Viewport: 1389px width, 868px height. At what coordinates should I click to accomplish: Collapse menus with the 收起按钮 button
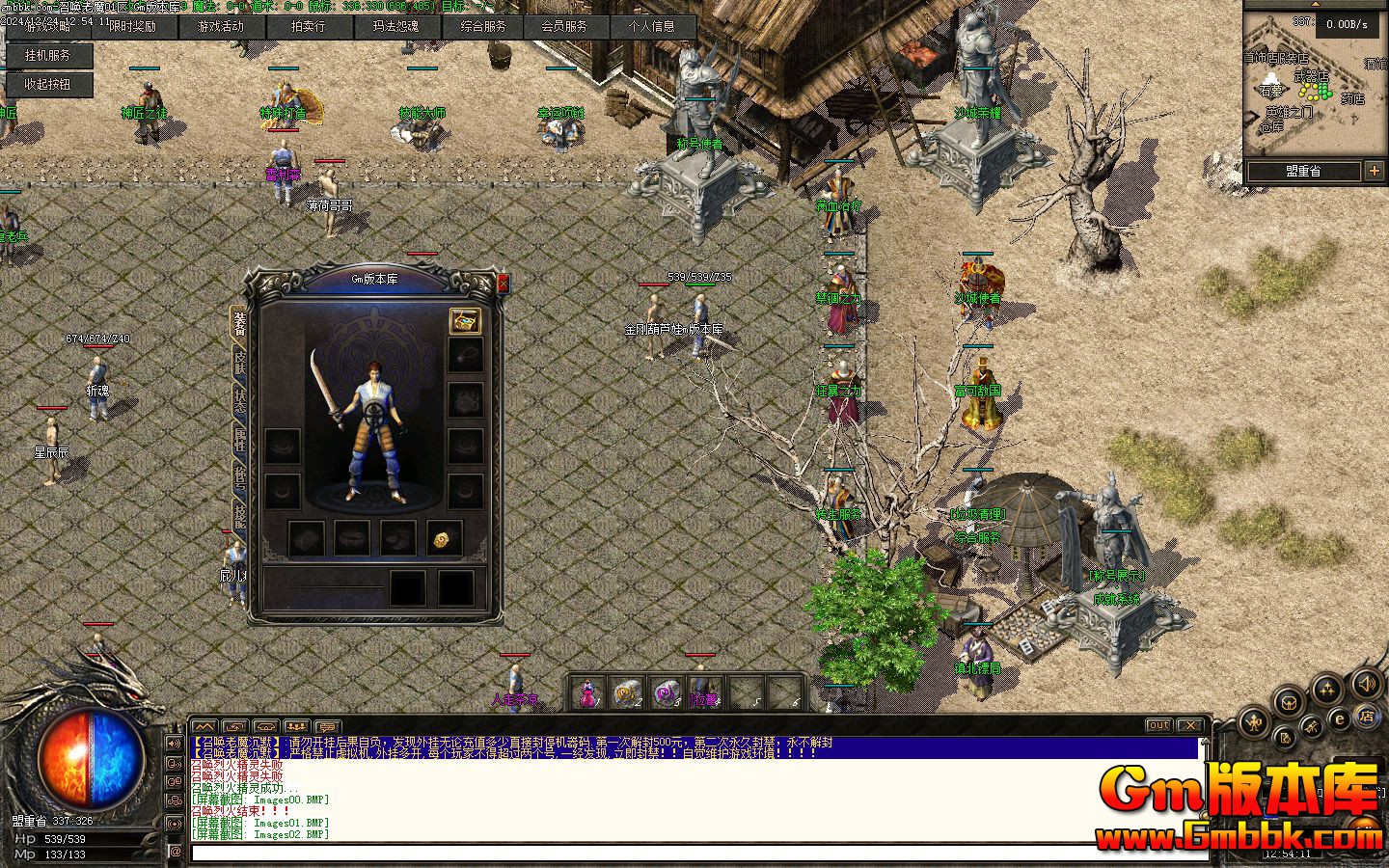point(47,84)
